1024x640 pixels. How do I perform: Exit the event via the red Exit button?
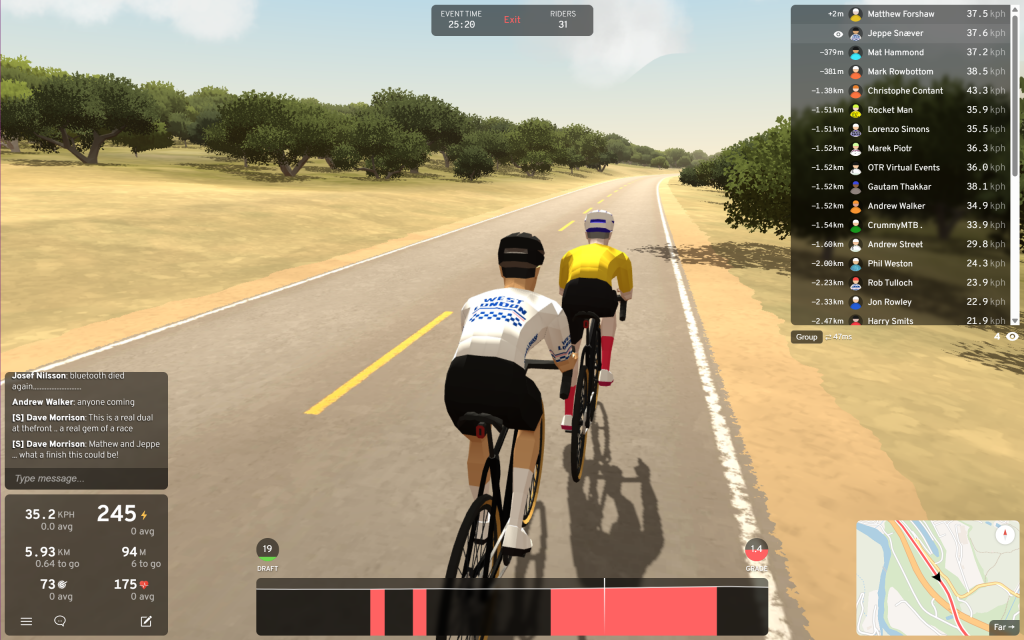point(512,20)
